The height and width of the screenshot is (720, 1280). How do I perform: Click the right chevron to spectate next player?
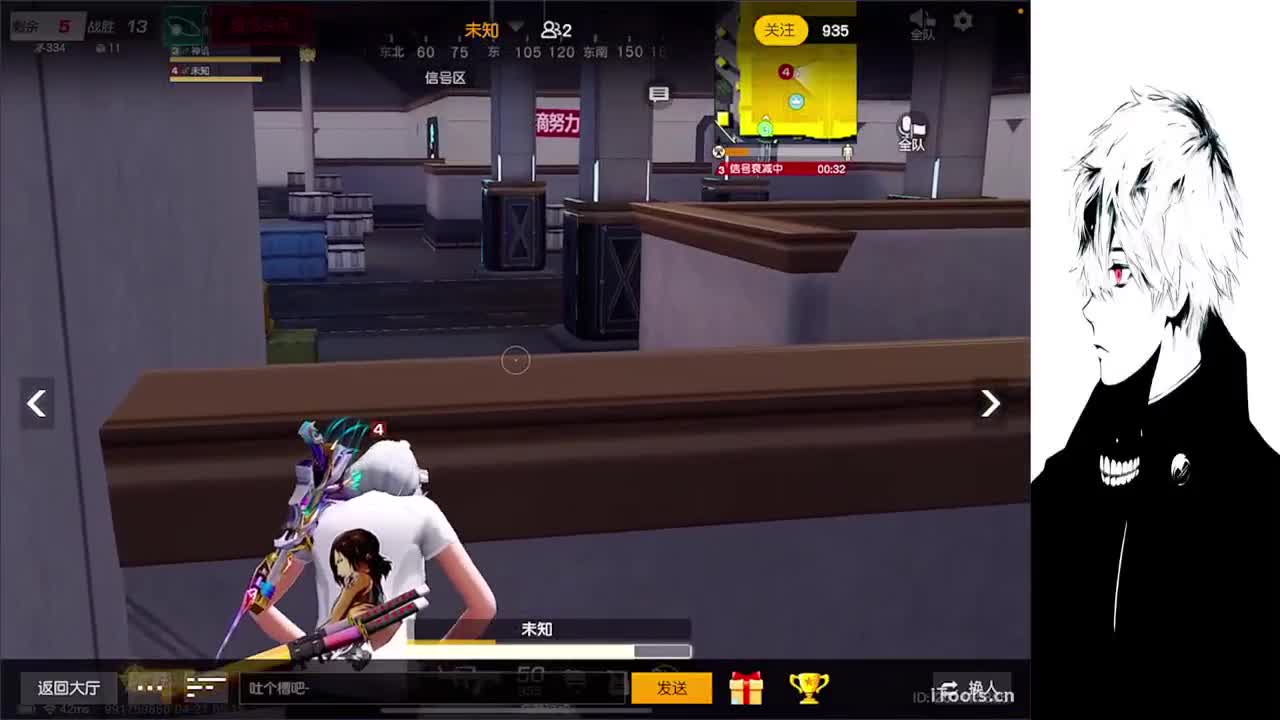pos(989,403)
